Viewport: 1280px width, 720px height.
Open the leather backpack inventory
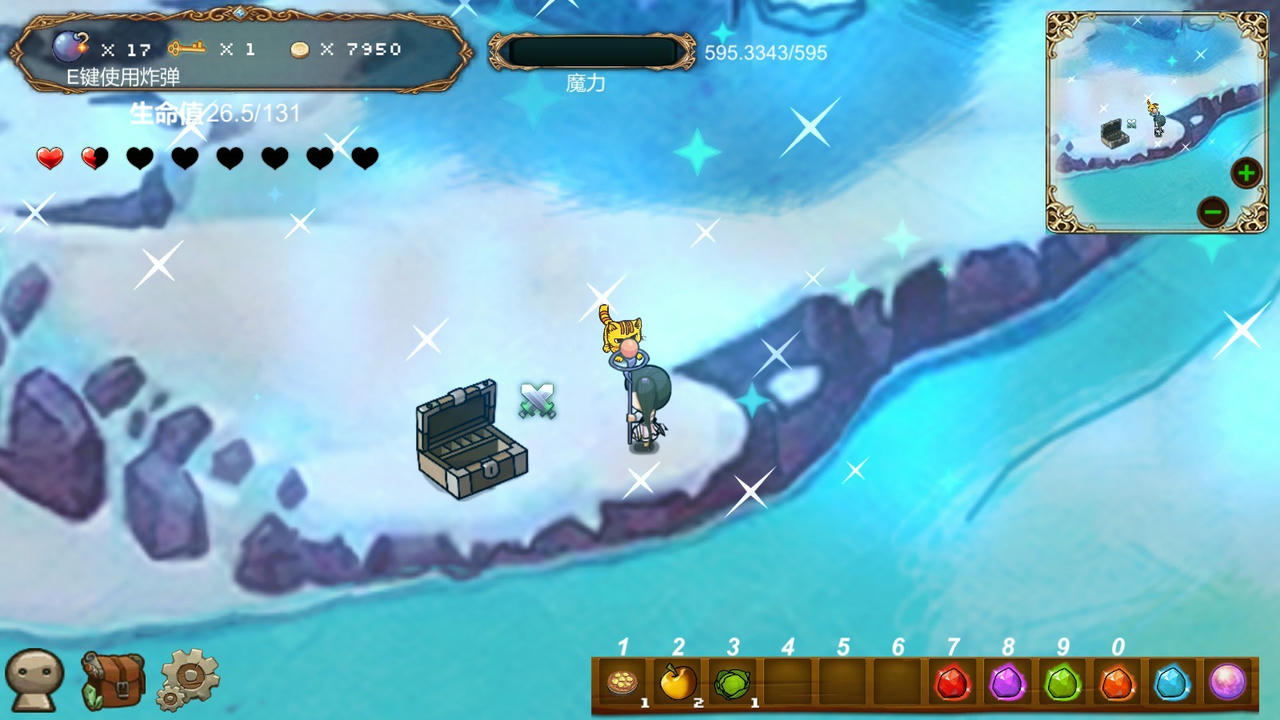pos(112,680)
